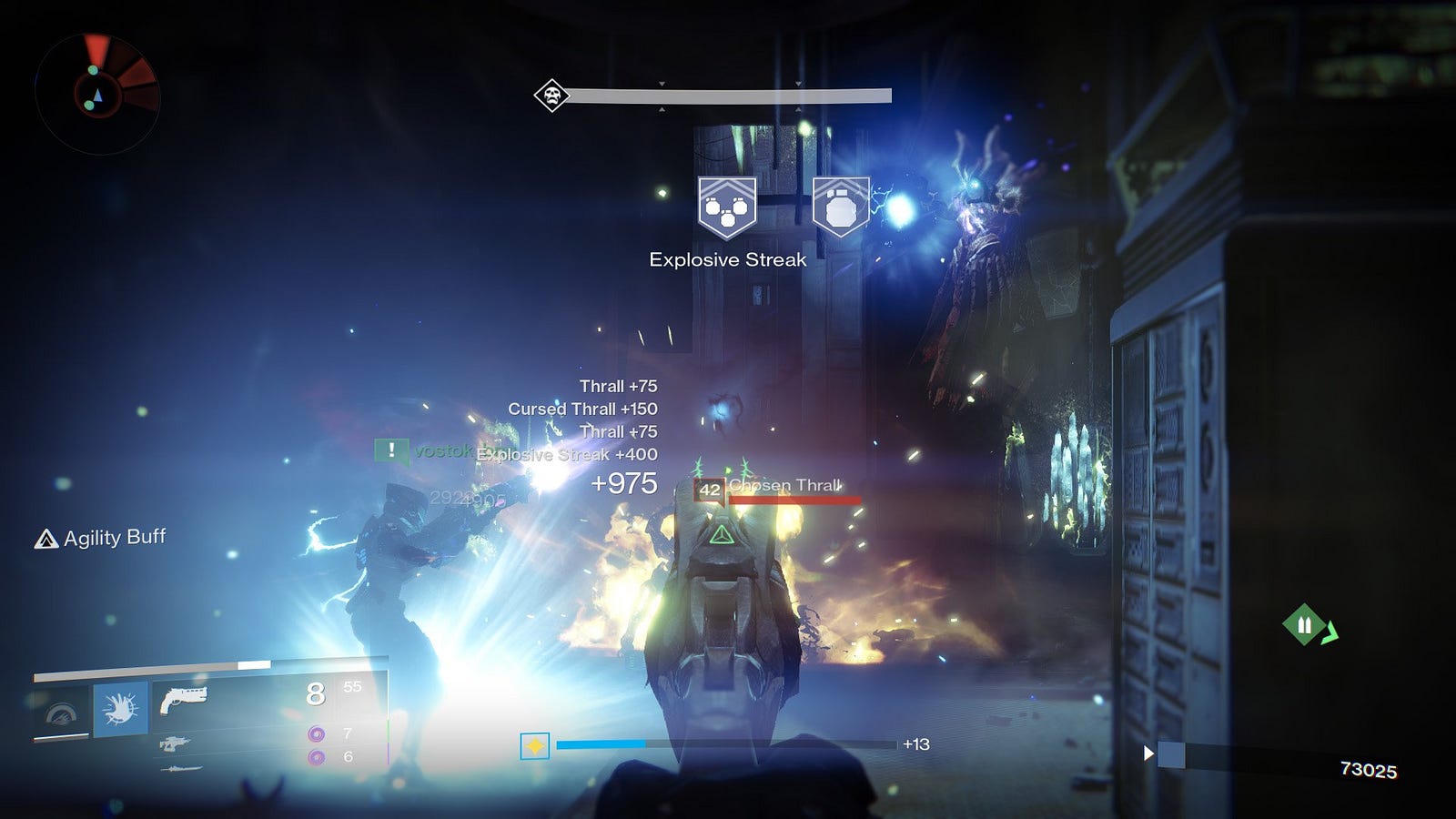The height and width of the screenshot is (819, 1456).
Task: Select the hand cannon primary weapon
Action: point(184,700)
